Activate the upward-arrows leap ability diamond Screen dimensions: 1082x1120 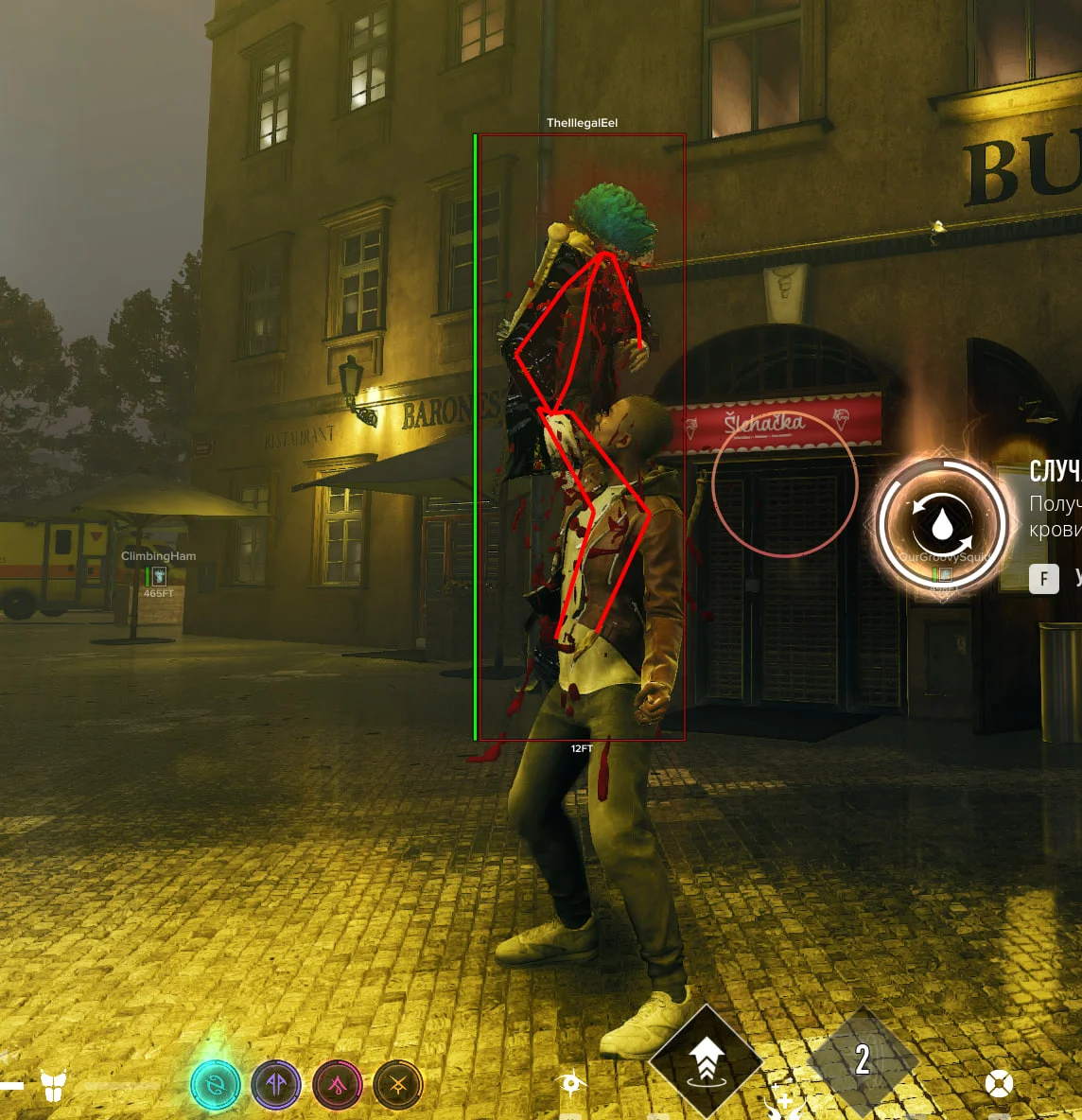tap(706, 1059)
